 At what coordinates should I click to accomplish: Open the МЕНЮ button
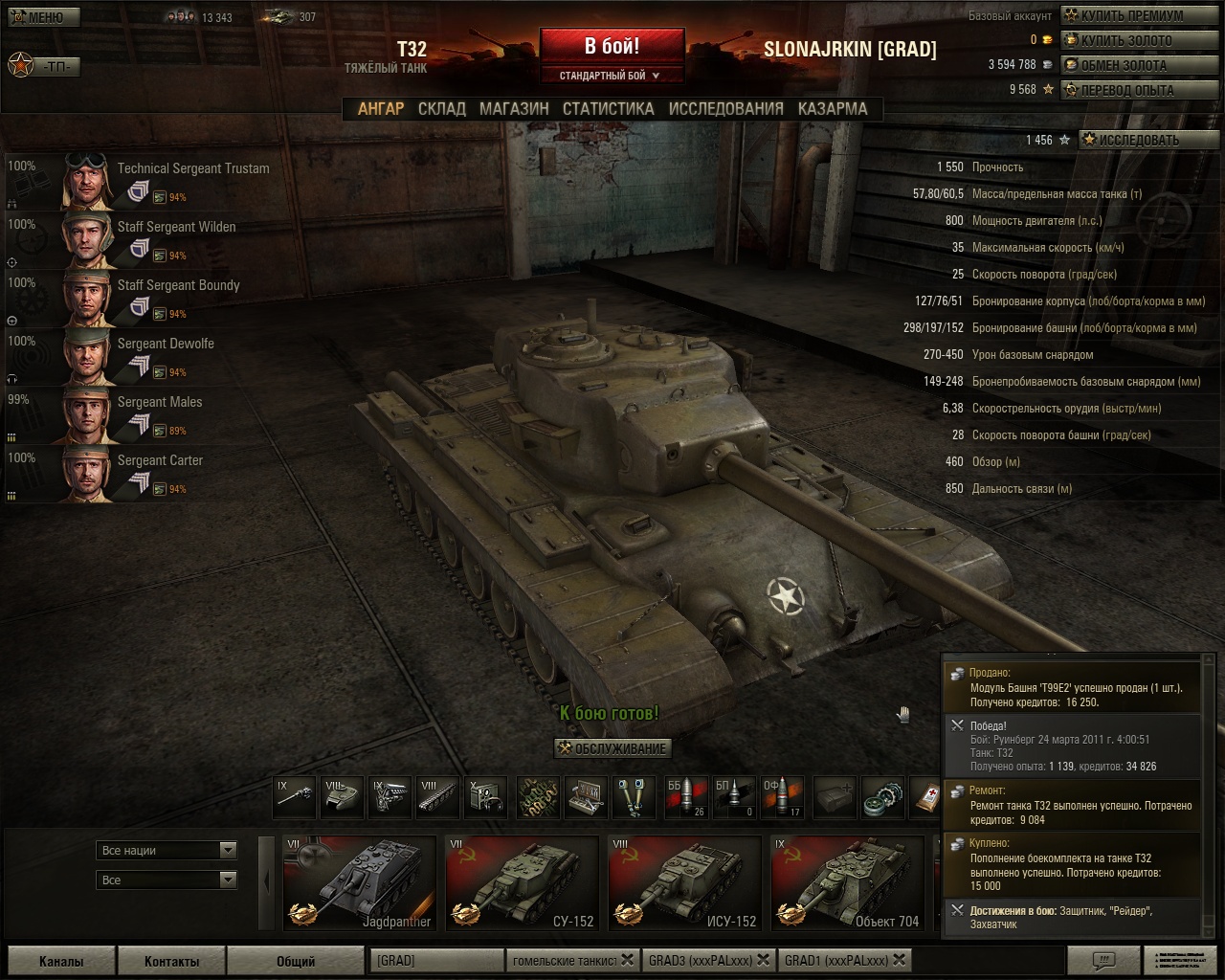(43, 17)
